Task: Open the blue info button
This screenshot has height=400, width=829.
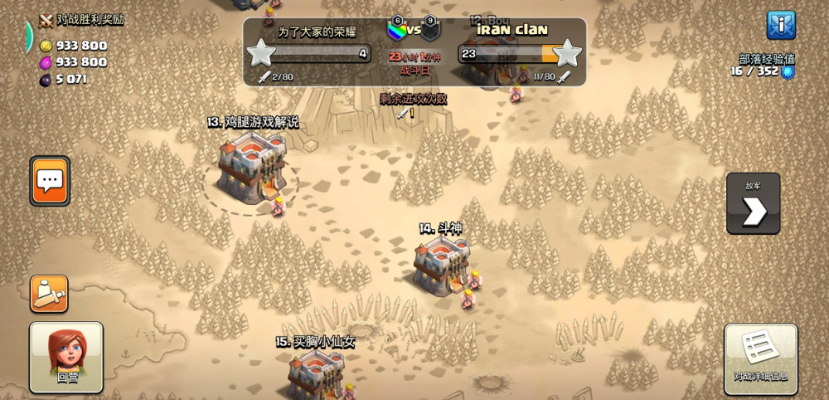Action: click(x=780, y=25)
